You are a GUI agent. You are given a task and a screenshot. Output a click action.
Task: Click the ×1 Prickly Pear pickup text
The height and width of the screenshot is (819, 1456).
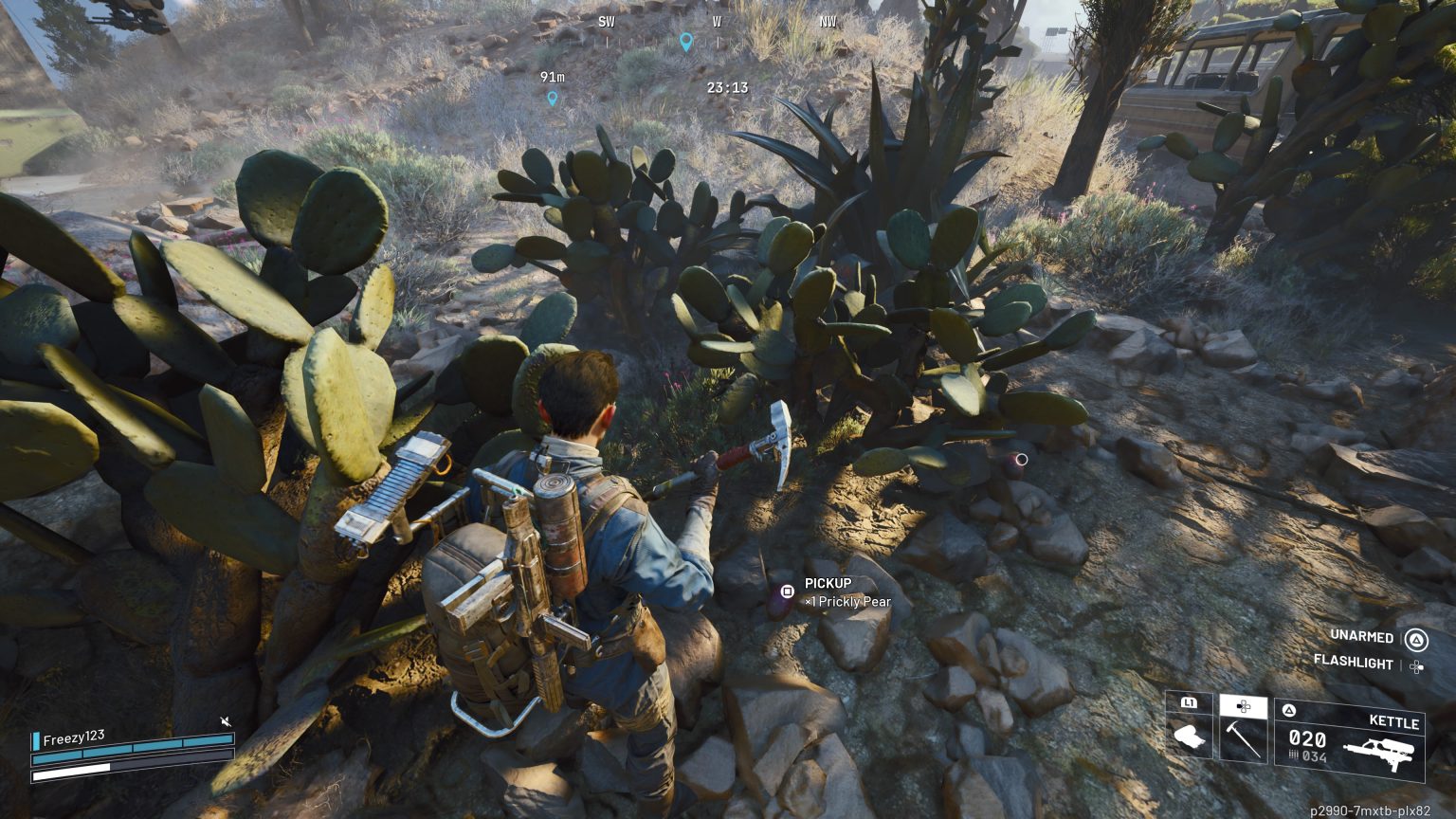[x=846, y=602]
